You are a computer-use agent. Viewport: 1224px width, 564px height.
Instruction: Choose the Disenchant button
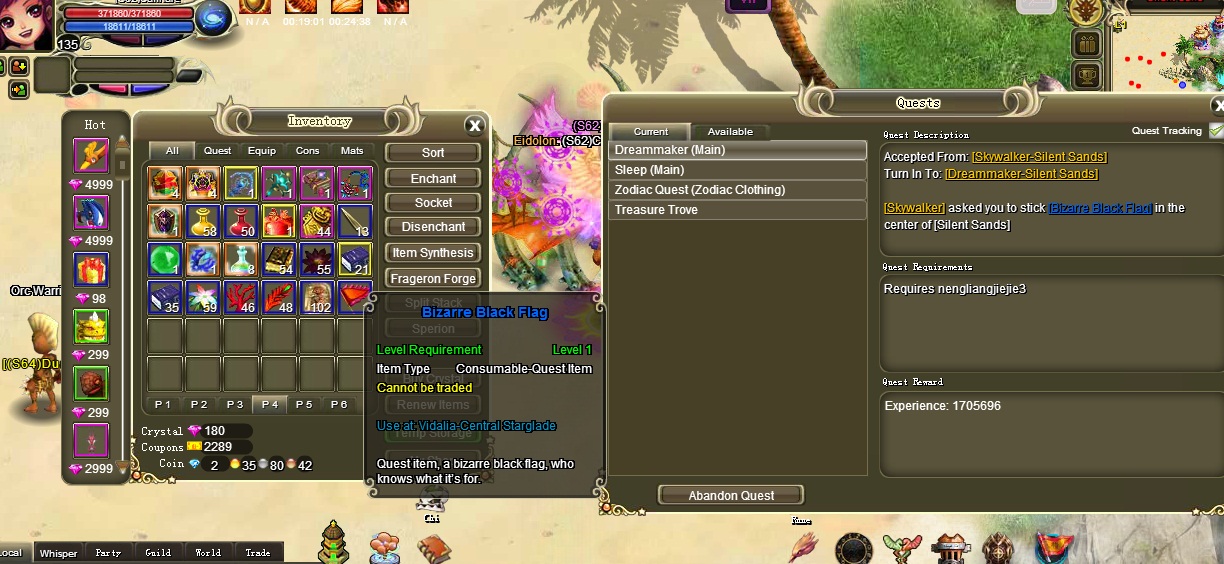(433, 227)
